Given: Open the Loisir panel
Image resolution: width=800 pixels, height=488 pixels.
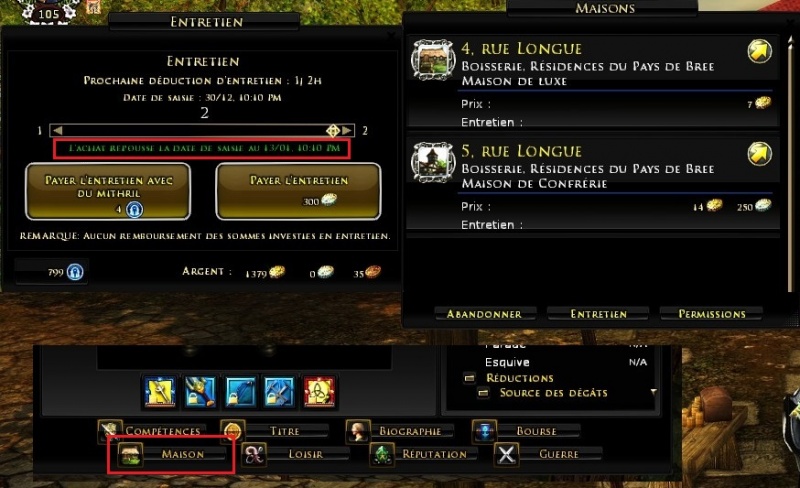Looking at the screenshot, I should (296, 454).
